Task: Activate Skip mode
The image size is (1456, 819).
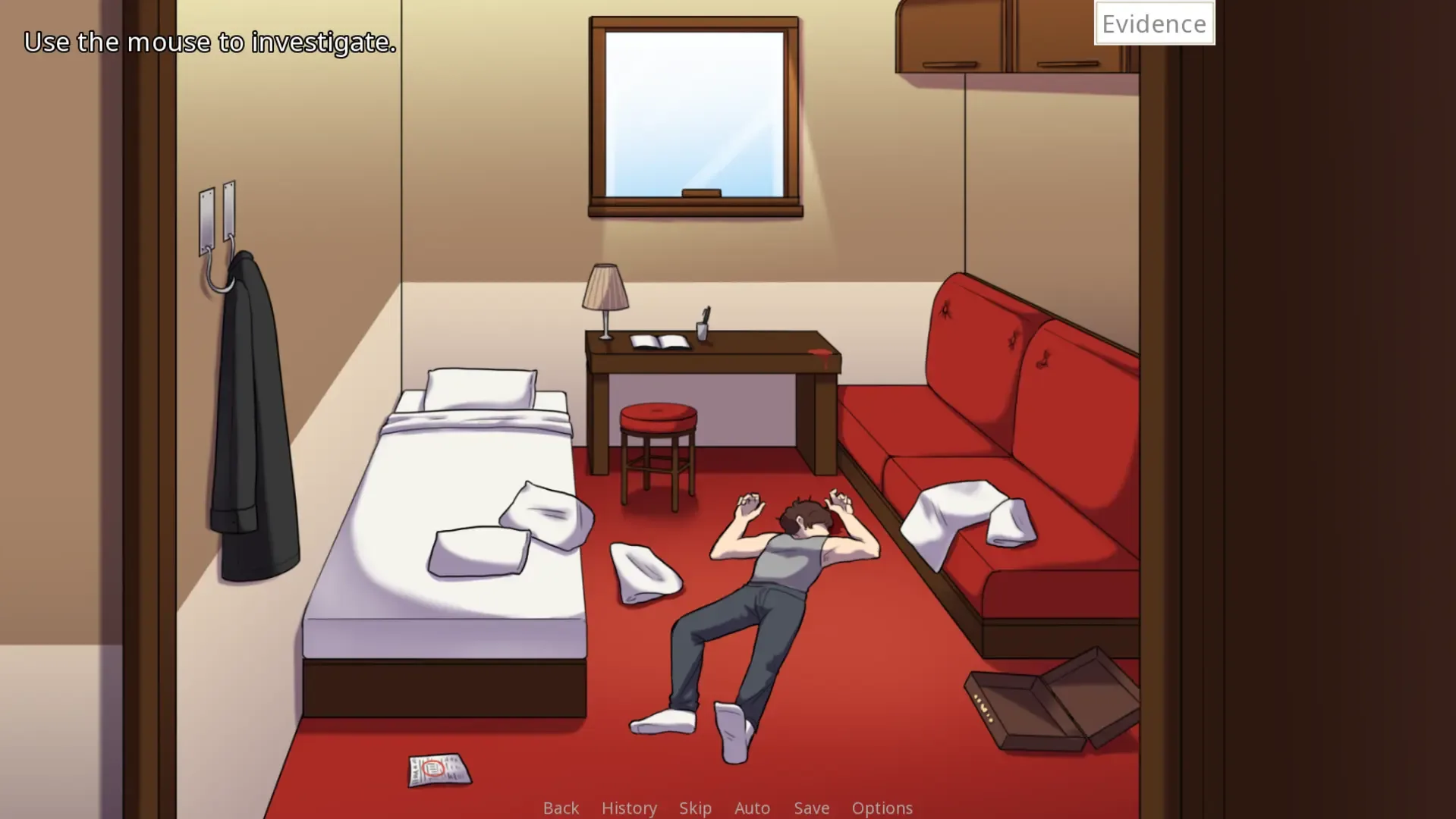Action: (695, 808)
